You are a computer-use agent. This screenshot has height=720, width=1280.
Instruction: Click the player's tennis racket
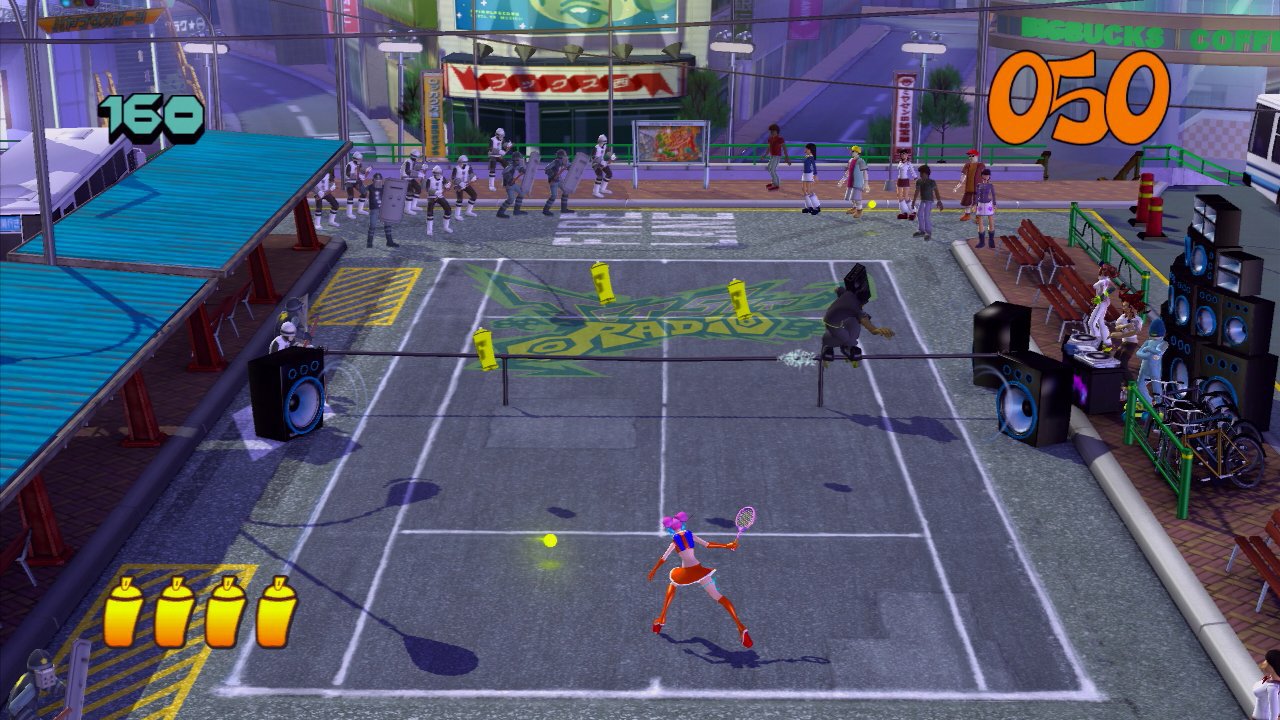click(x=745, y=516)
